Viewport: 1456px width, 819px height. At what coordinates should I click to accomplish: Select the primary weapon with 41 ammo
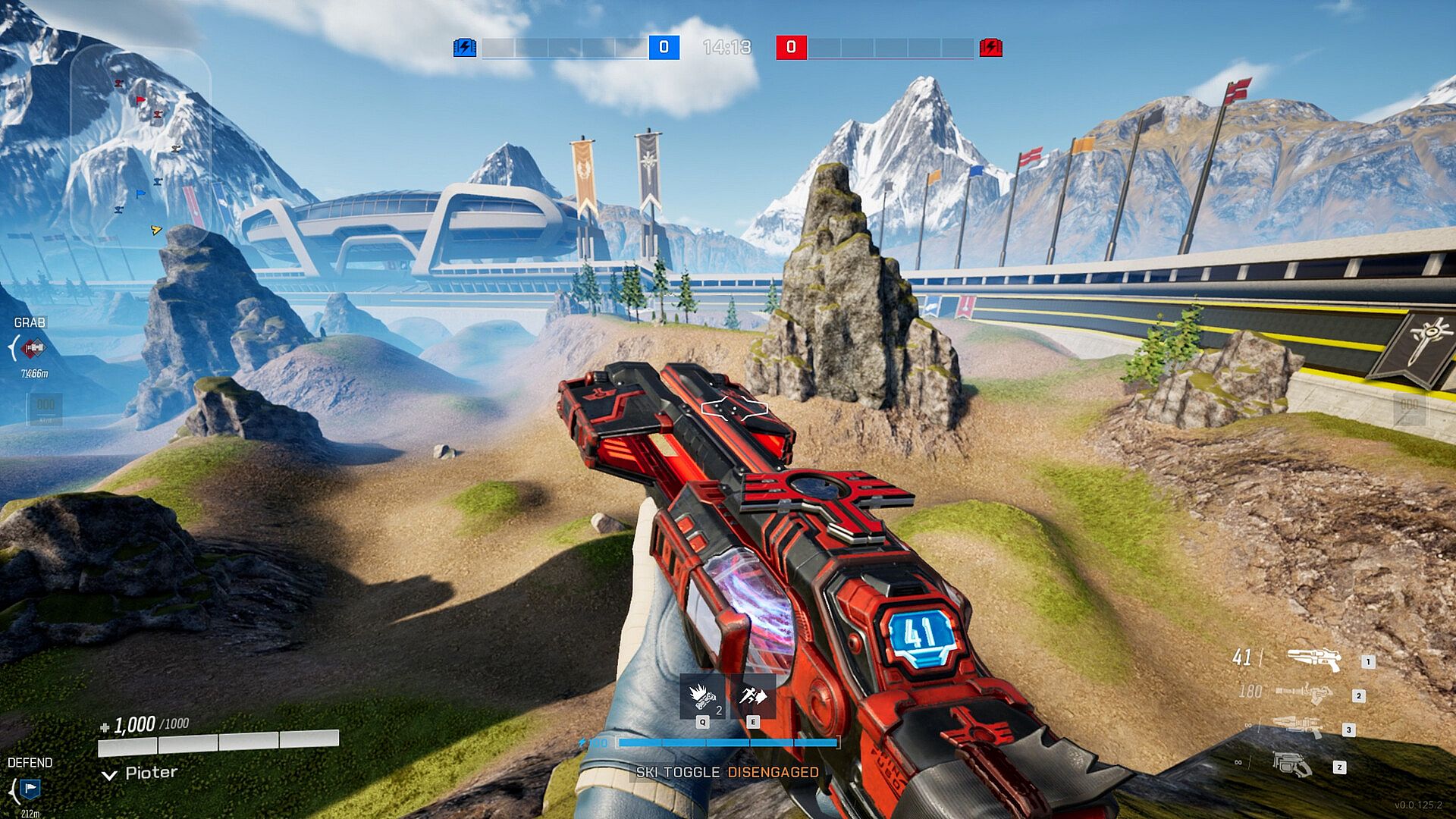coord(1313,659)
